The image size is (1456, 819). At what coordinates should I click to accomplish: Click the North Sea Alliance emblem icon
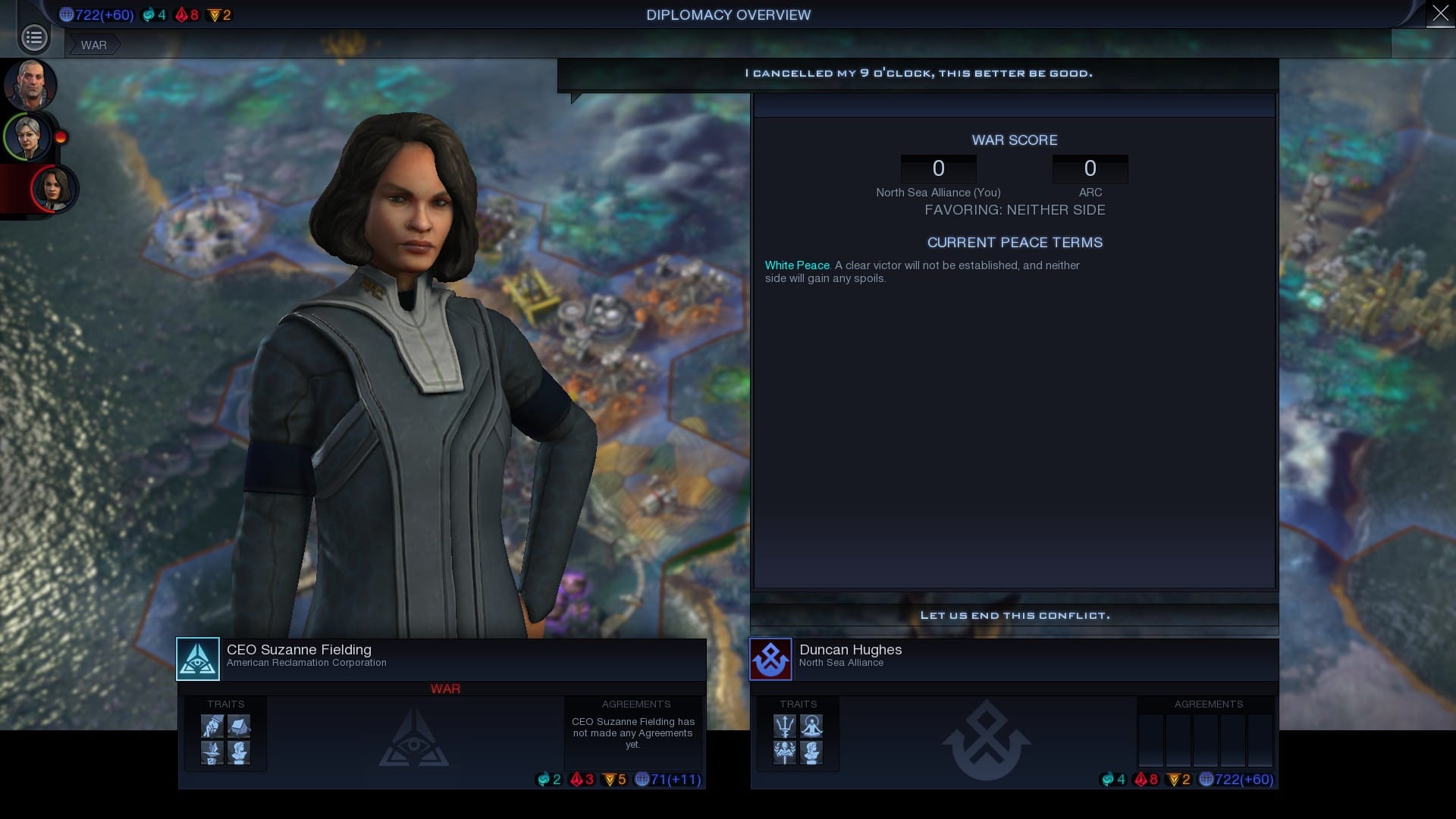pos(770,659)
